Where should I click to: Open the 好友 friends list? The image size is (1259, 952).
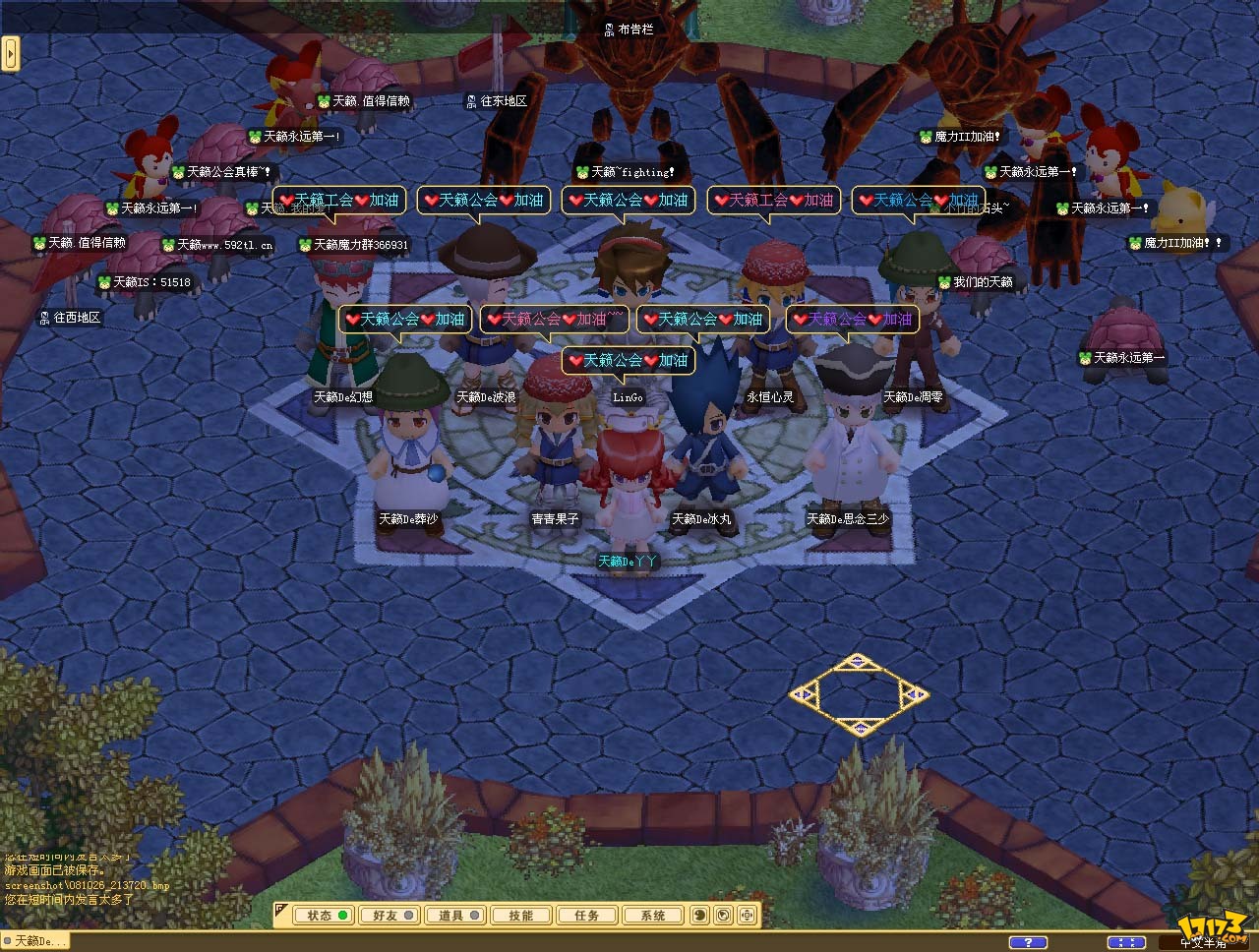pyautogui.click(x=388, y=916)
